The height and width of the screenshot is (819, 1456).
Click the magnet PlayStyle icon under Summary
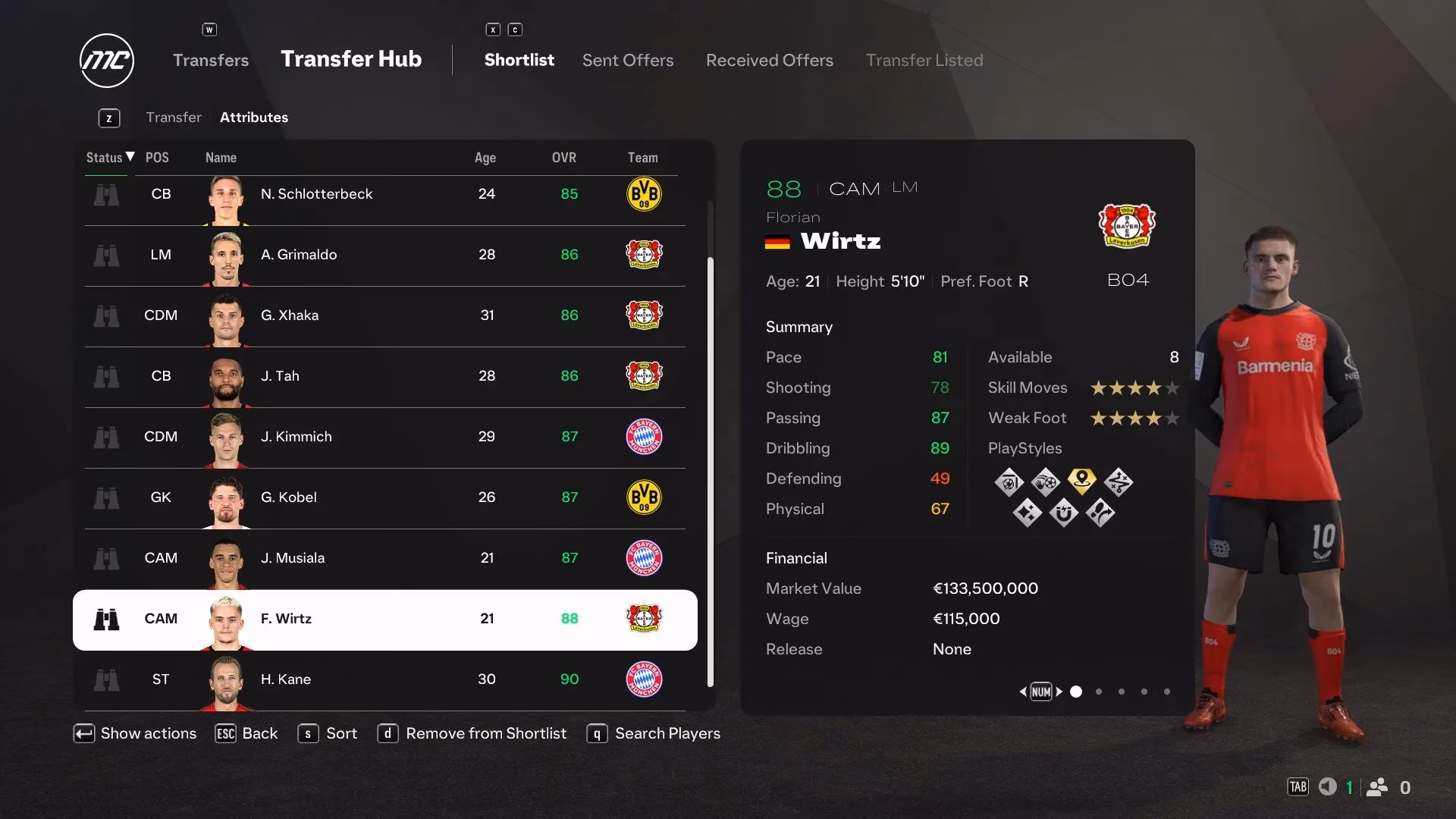point(1065,513)
